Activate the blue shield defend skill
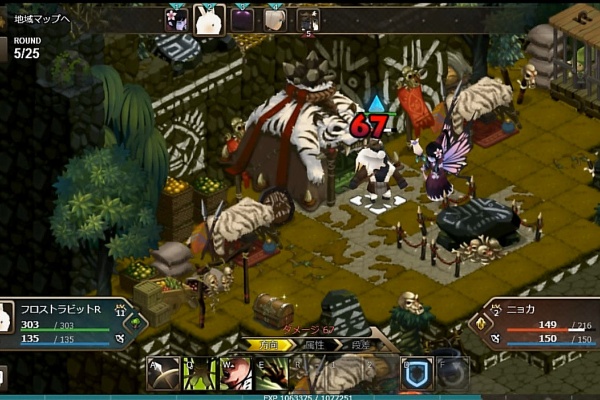 pyautogui.click(x=416, y=373)
